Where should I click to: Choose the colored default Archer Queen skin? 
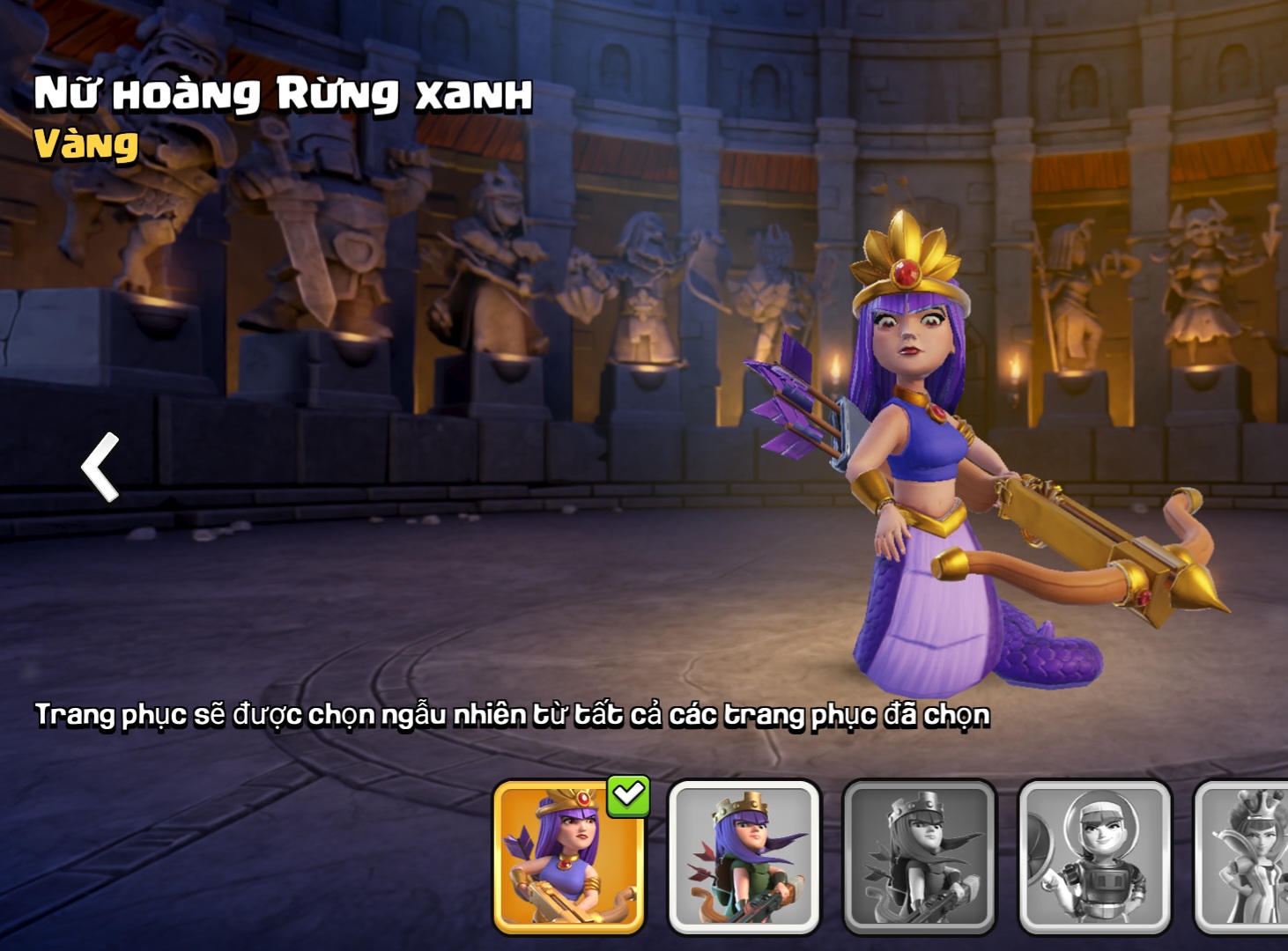(x=744, y=857)
